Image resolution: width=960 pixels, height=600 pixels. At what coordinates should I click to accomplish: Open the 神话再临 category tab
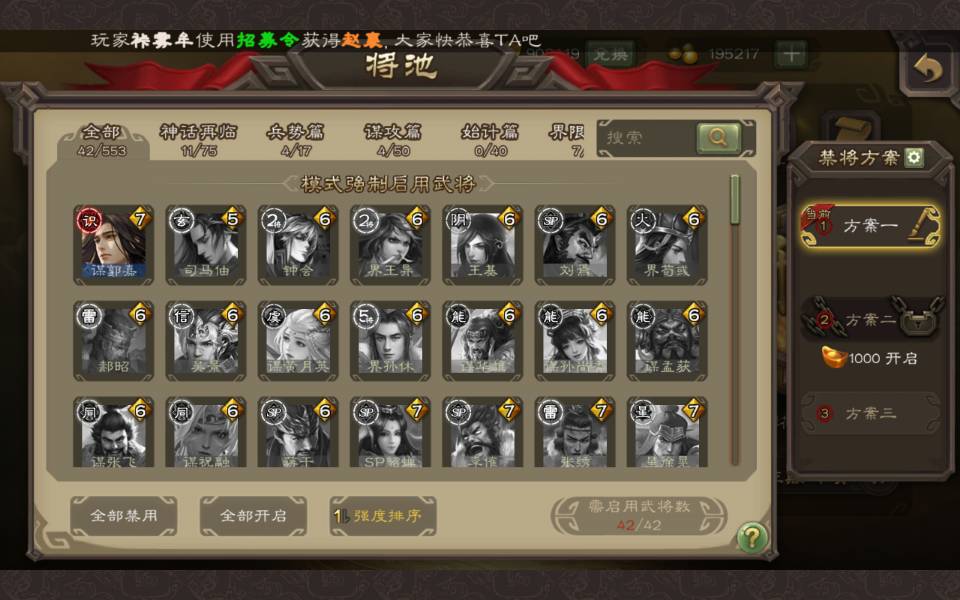(x=201, y=139)
